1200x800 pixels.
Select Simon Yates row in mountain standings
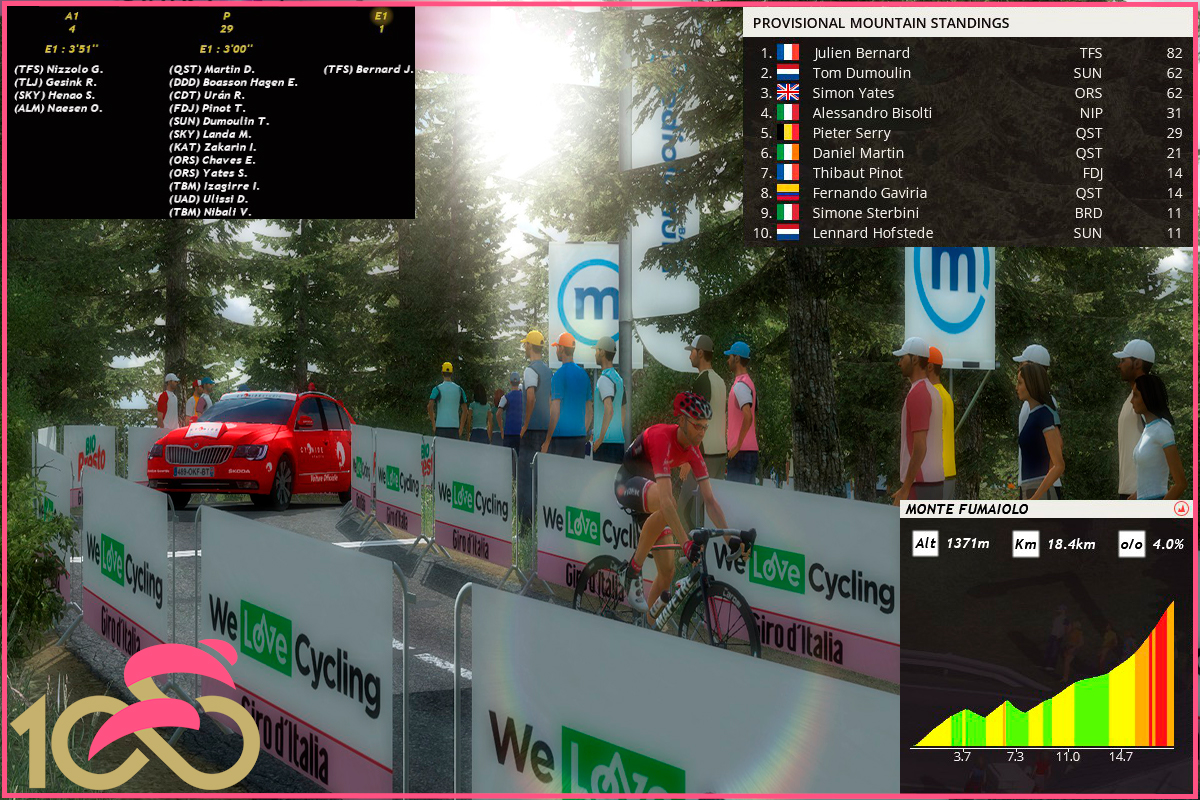[x=968, y=93]
